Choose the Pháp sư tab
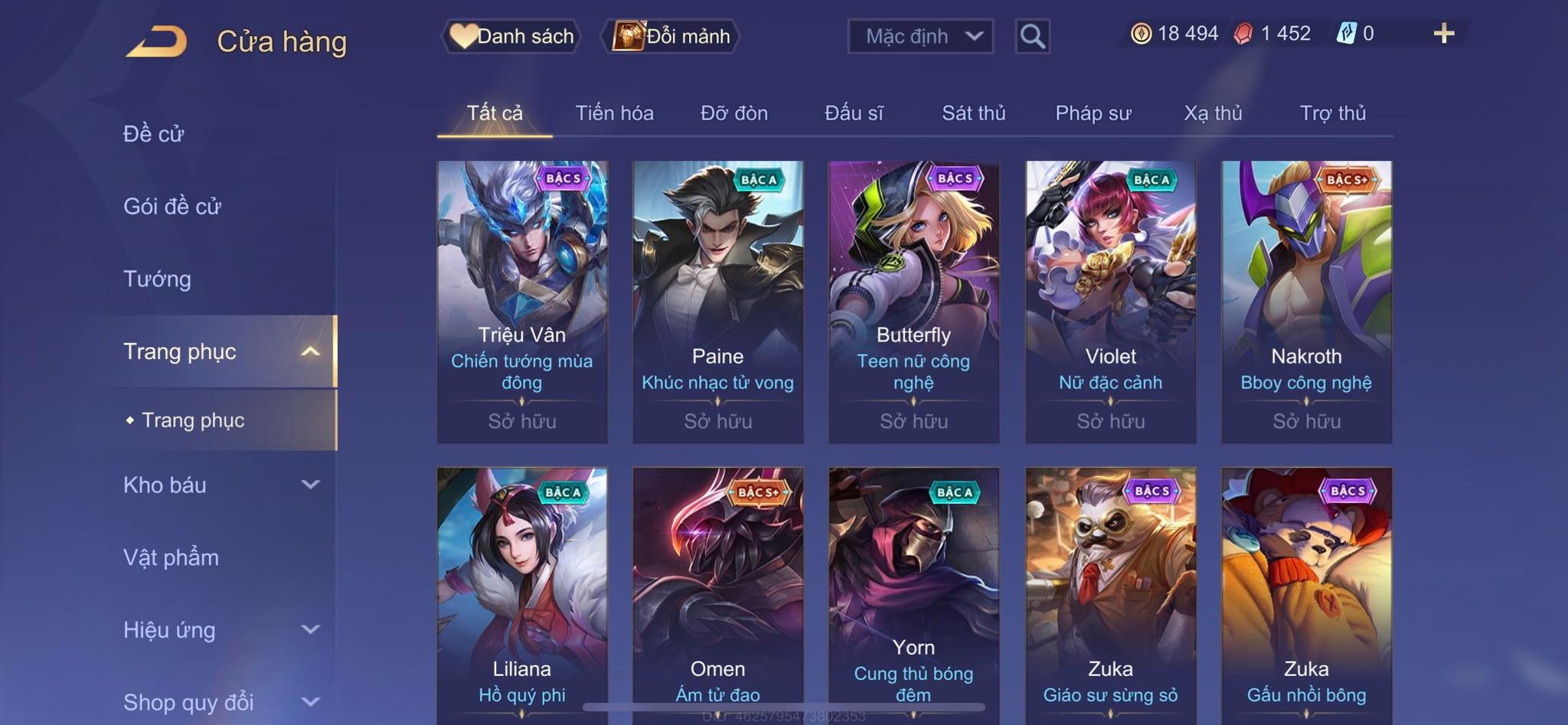 click(x=1093, y=113)
